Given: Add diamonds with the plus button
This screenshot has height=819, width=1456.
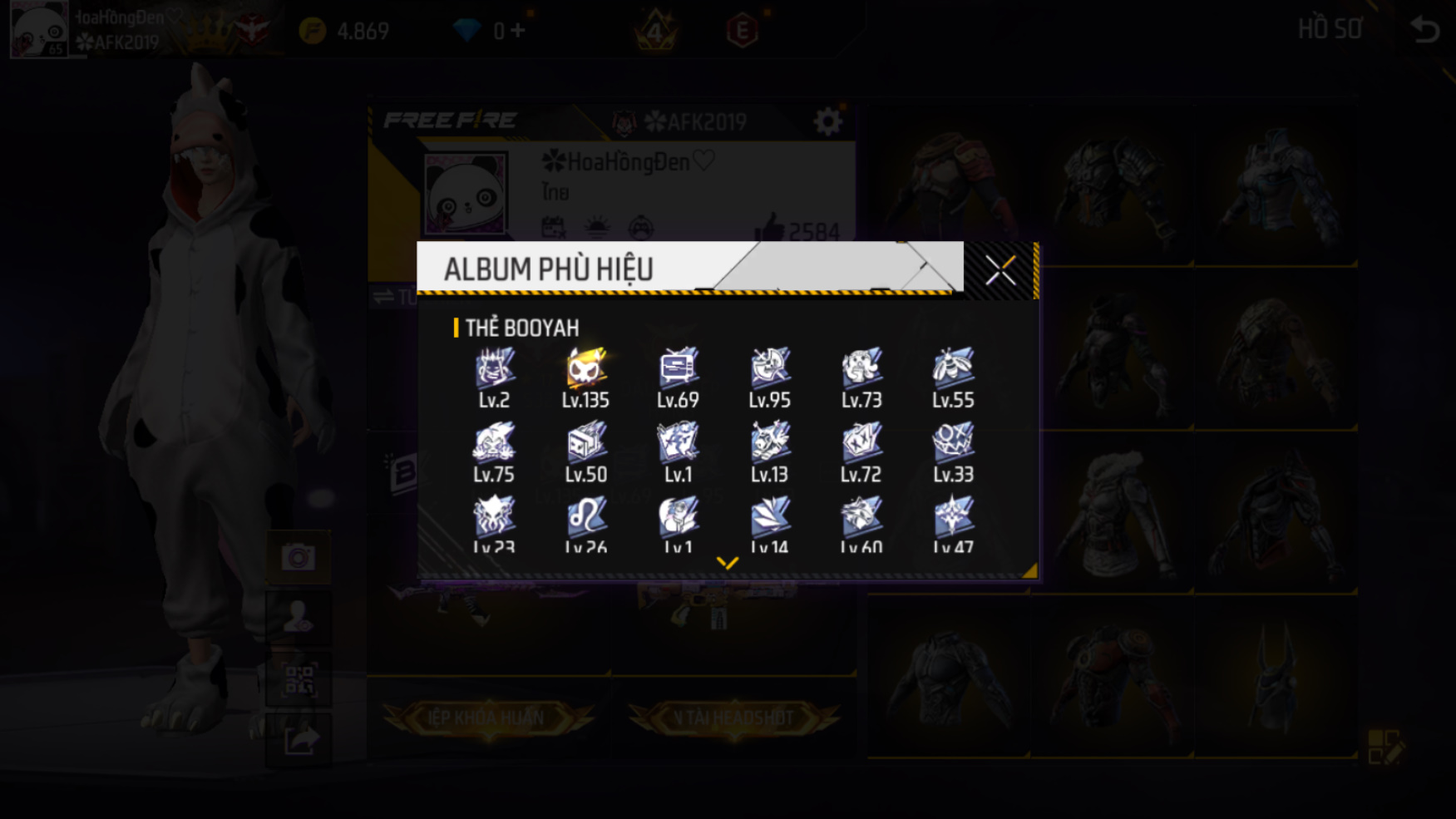Looking at the screenshot, I should 519,31.
